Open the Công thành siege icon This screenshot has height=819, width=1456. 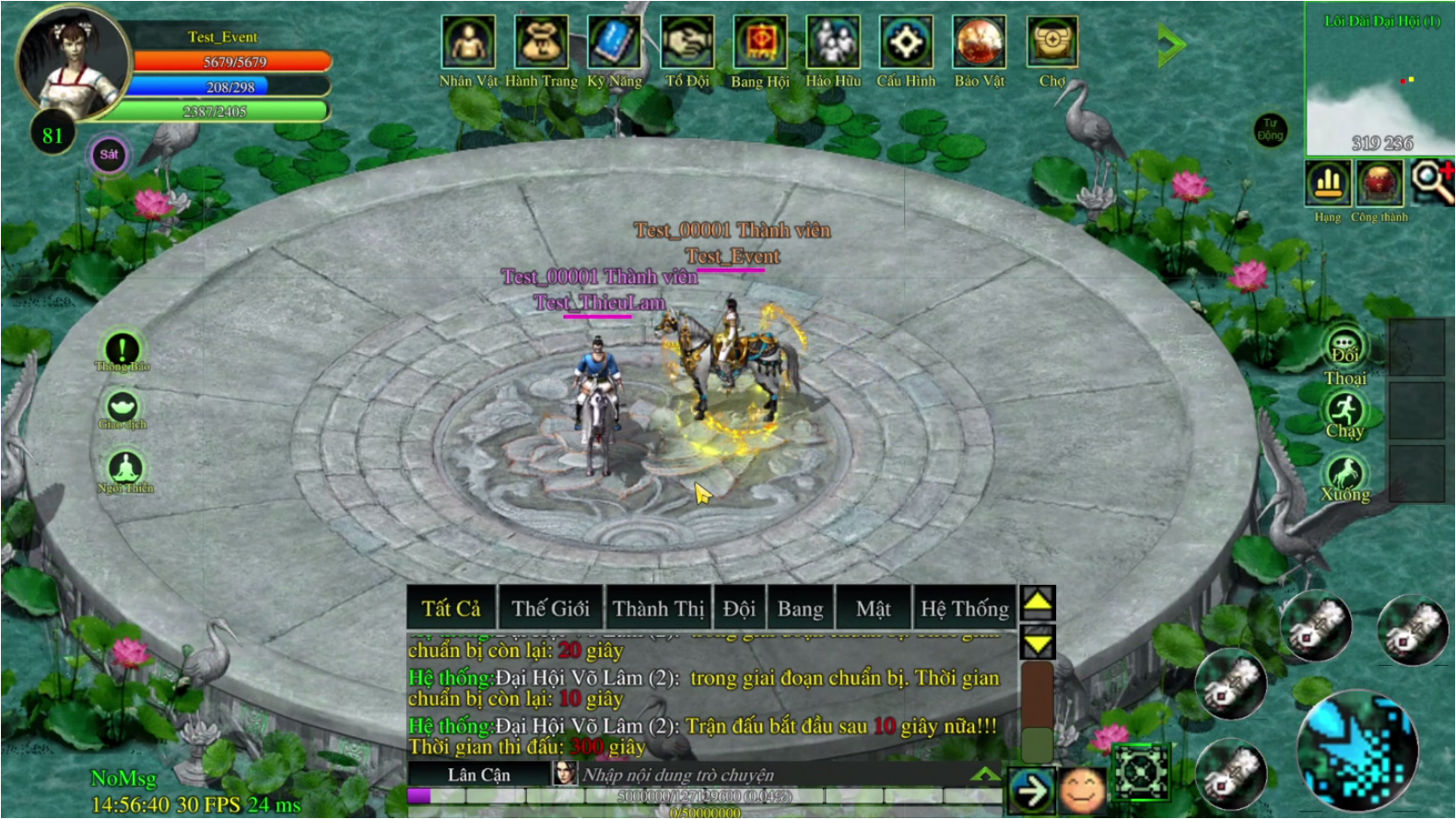click(x=1380, y=183)
